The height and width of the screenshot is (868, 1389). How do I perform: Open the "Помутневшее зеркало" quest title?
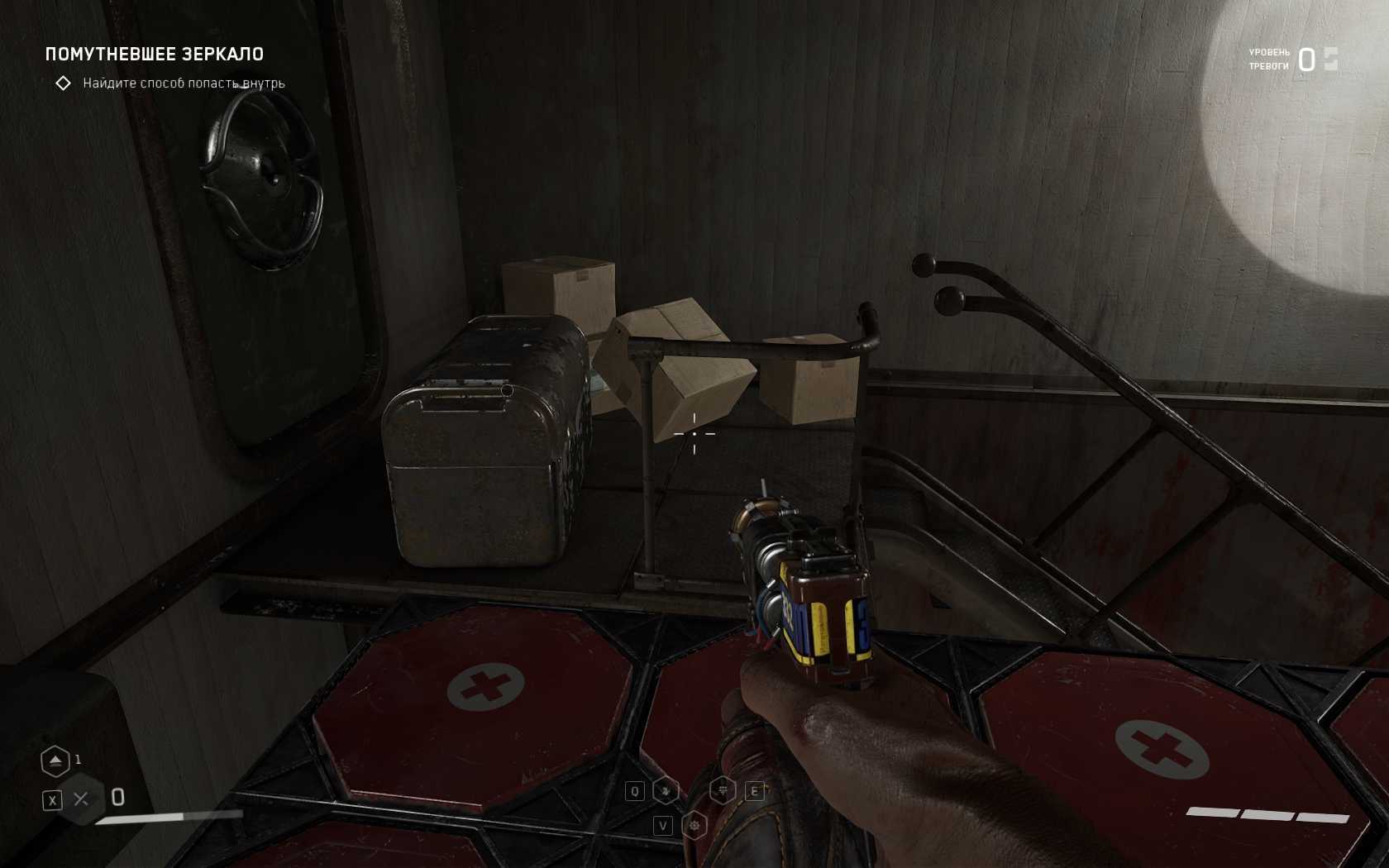click(x=155, y=55)
